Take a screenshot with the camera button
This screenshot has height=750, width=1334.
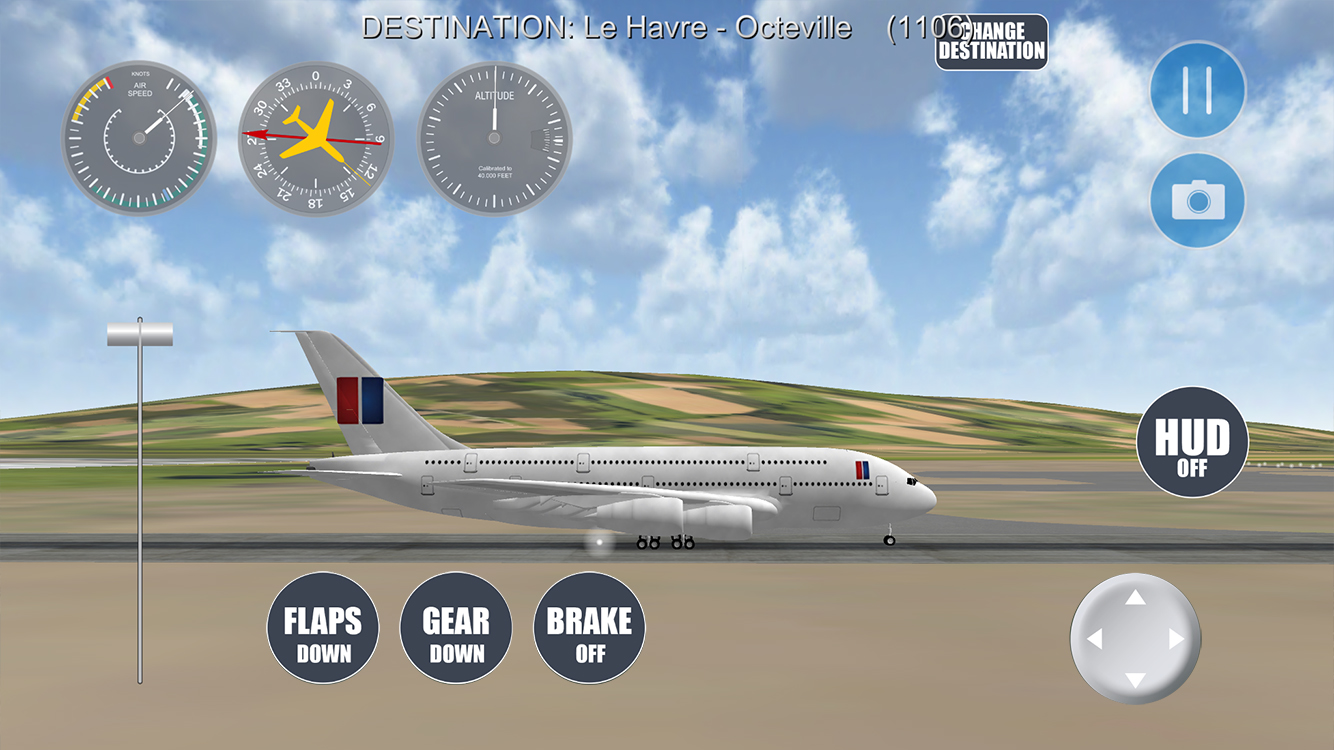(x=1197, y=201)
